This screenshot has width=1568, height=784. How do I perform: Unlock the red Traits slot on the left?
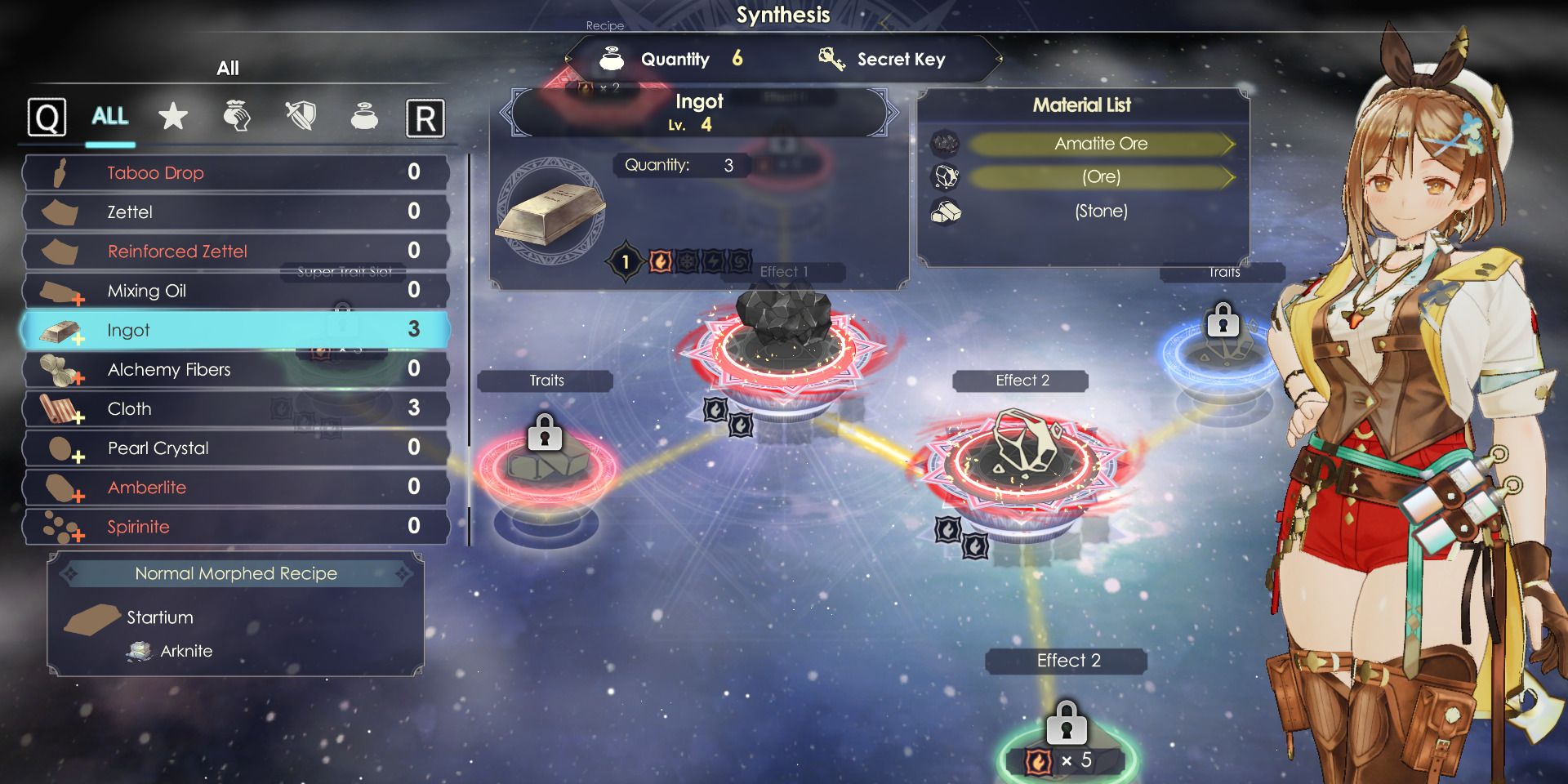pos(545,430)
